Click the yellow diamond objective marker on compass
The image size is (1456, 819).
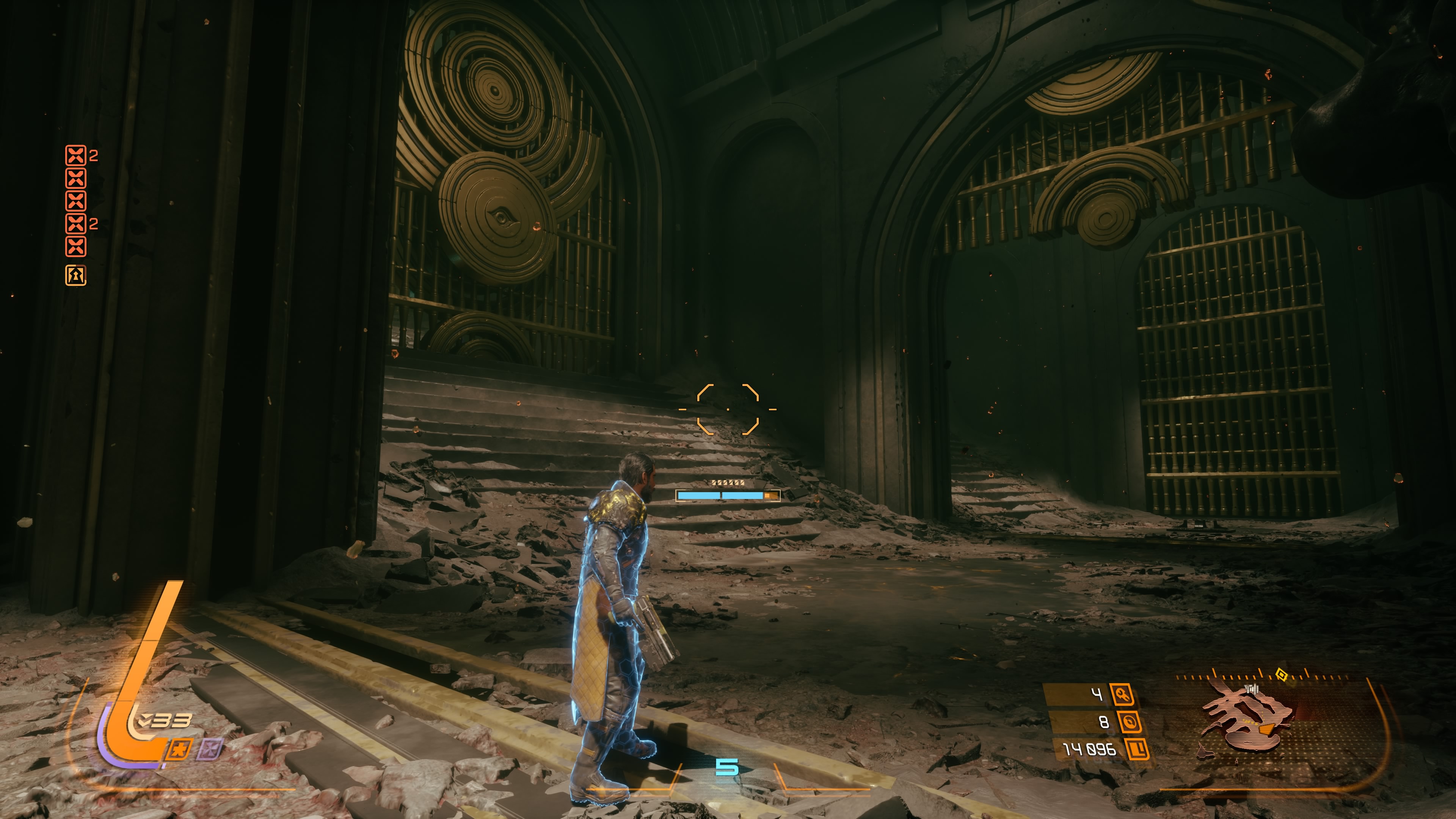coord(1281,674)
